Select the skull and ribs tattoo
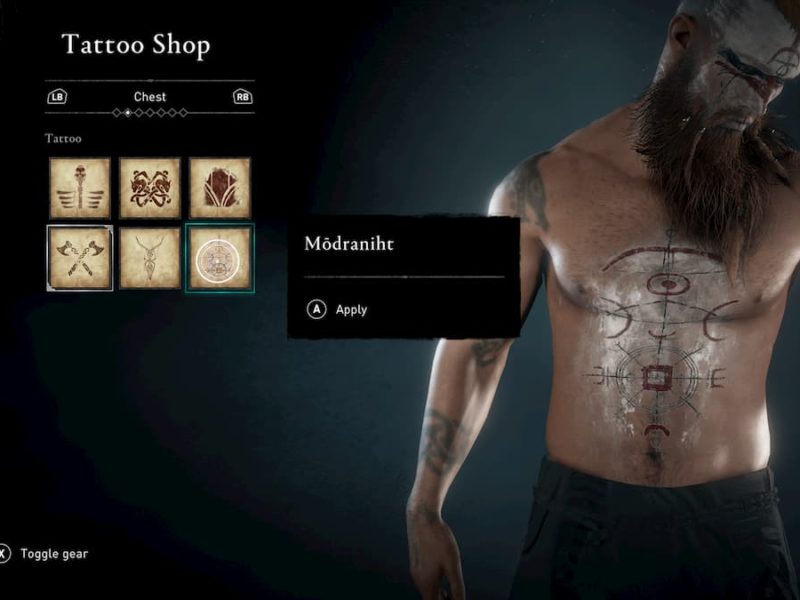The image size is (800, 600). (x=80, y=187)
